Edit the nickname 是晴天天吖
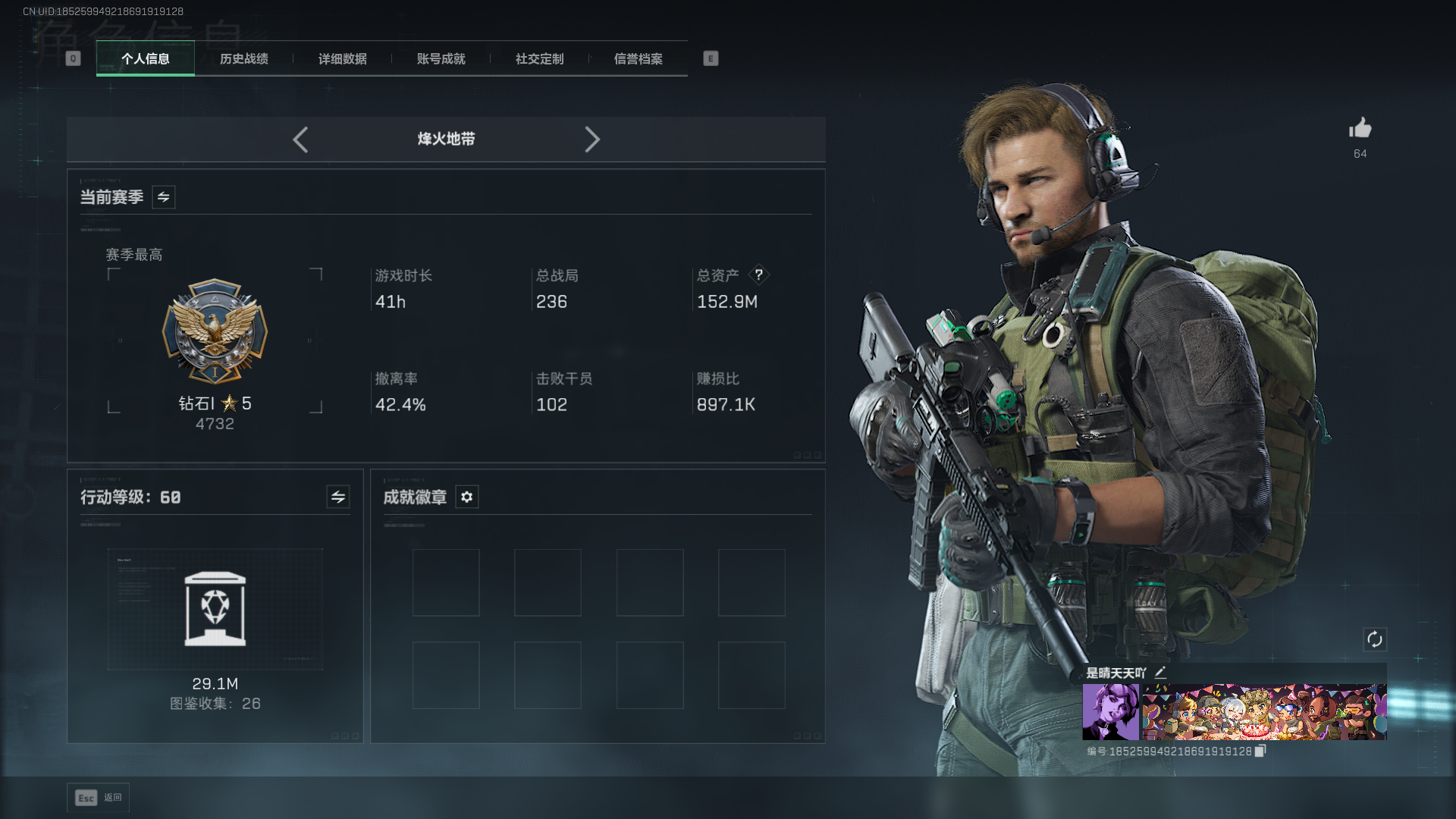This screenshot has width=1456, height=819. pyautogui.click(x=1160, y=673)
